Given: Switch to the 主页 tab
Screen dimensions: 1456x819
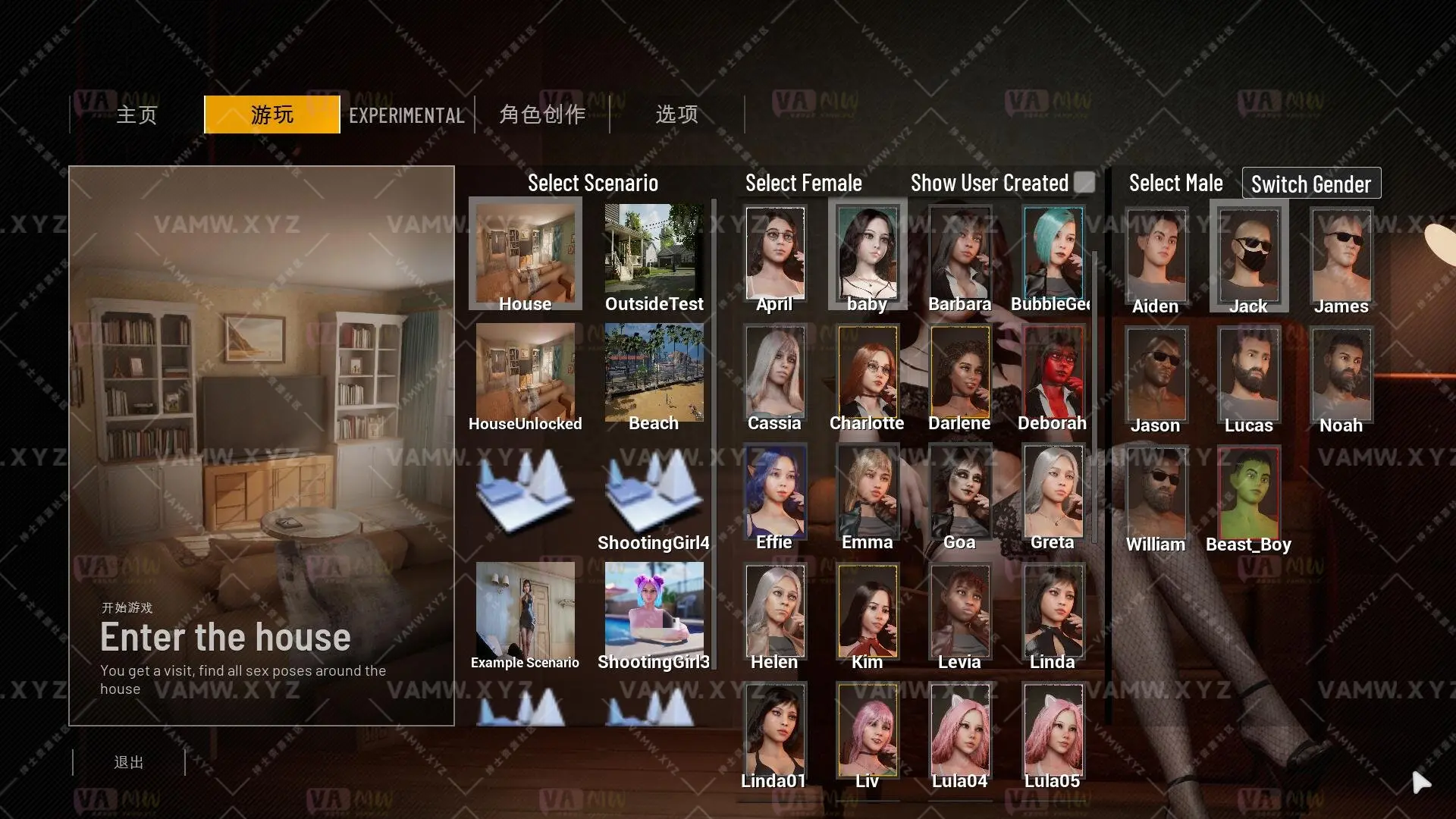Looking at the screenshot, I should (136, 115).
